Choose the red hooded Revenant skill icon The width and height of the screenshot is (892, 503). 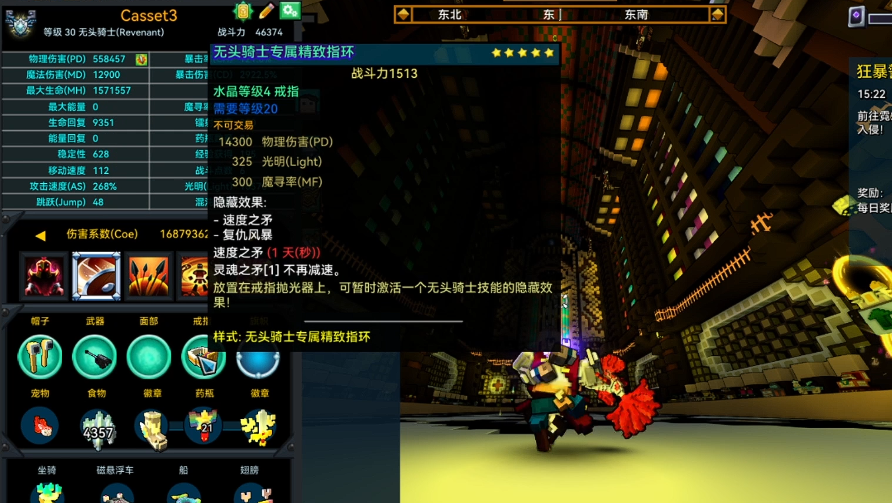[x=44, y=276]
